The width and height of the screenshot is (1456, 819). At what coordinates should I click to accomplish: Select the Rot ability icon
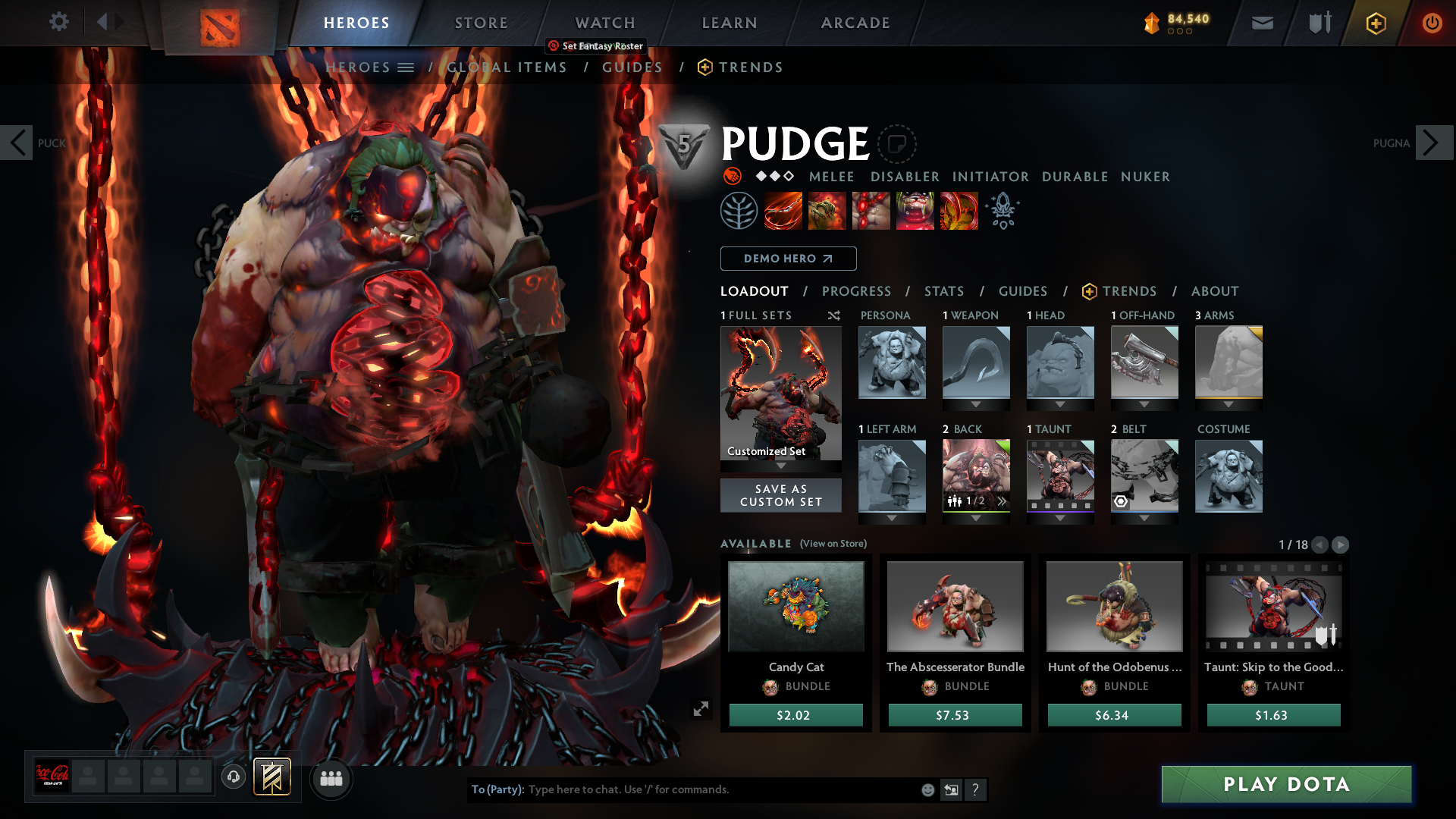pyautogui.click(x=827, y=210)
